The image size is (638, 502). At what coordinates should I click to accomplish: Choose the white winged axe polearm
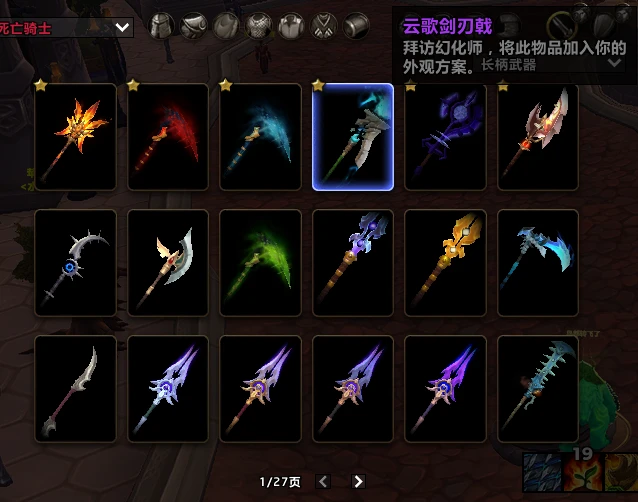point(168,263)
